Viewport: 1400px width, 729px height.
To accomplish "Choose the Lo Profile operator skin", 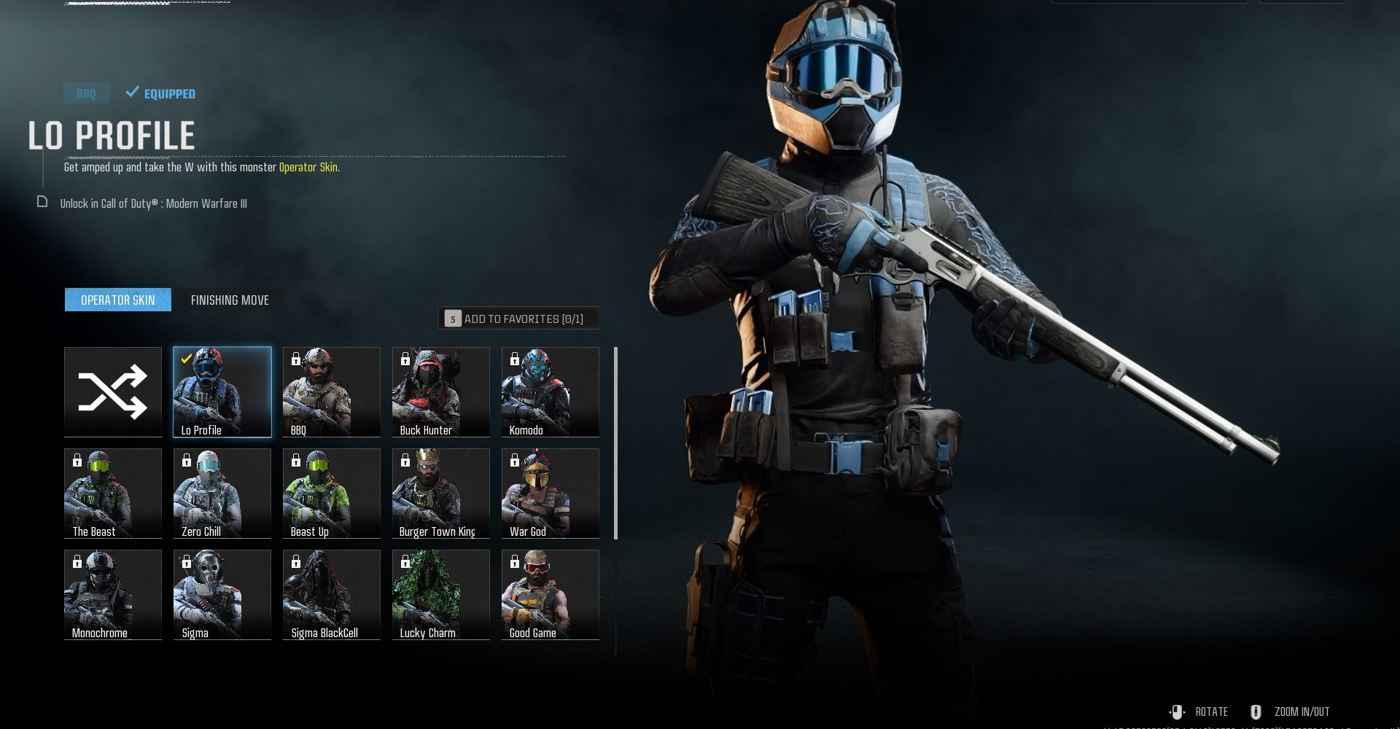I will 222,392.
